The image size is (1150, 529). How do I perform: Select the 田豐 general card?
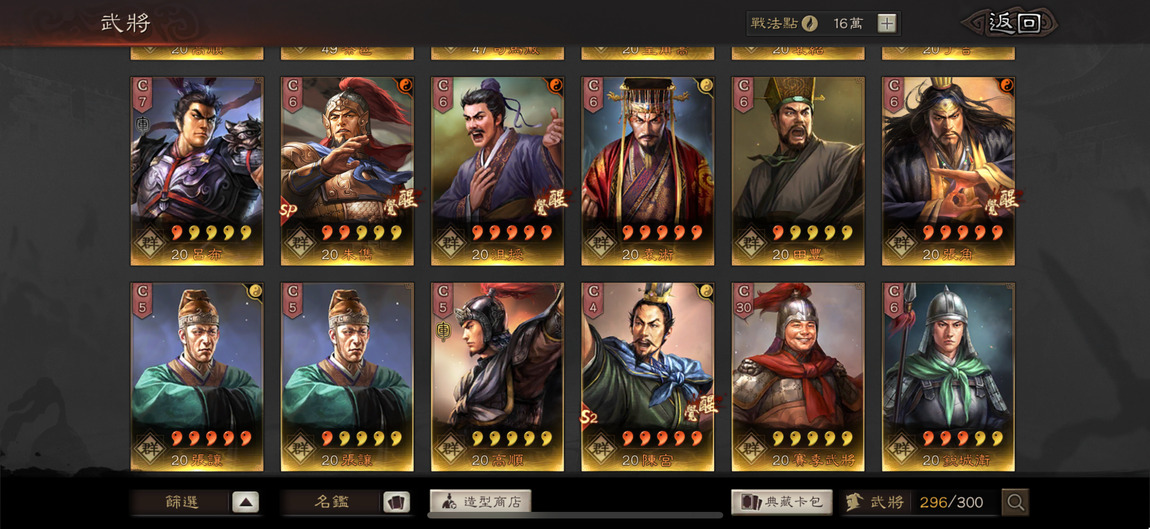coord(798,170)
